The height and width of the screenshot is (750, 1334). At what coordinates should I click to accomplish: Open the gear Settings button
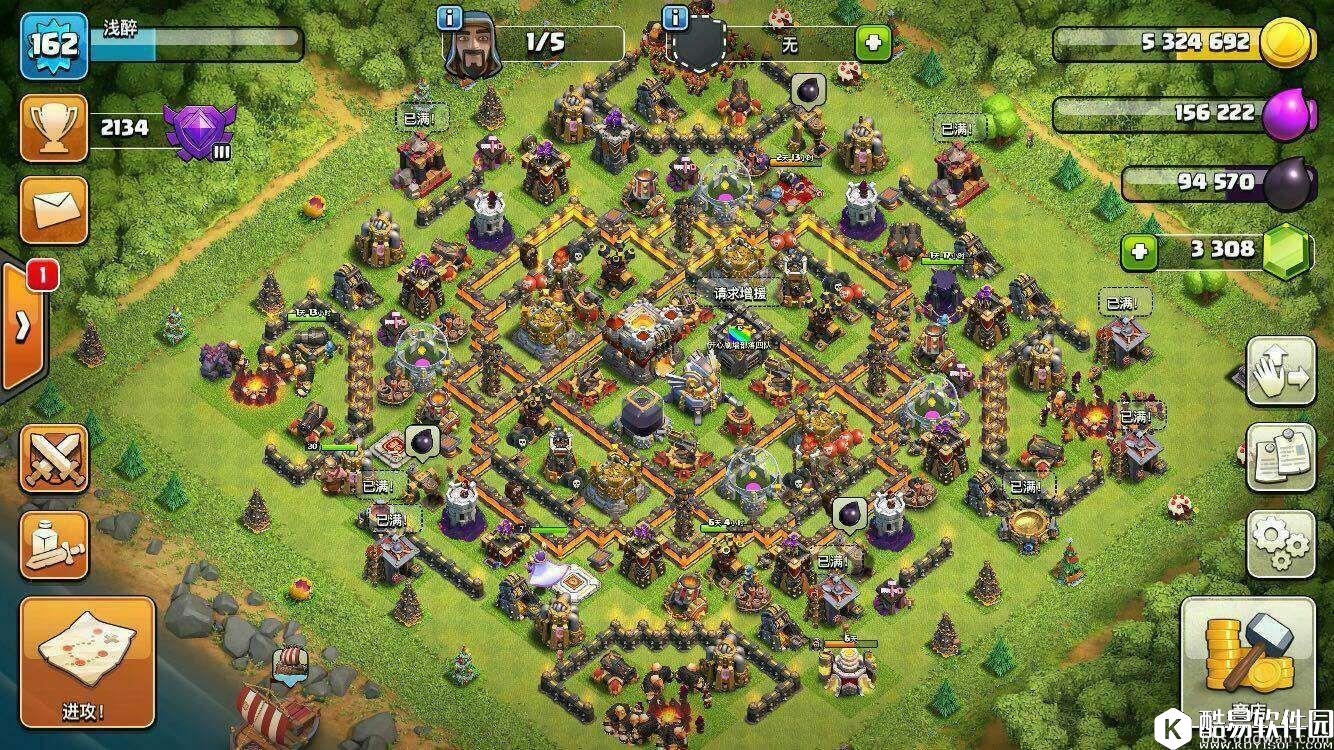pos(1280,543)
